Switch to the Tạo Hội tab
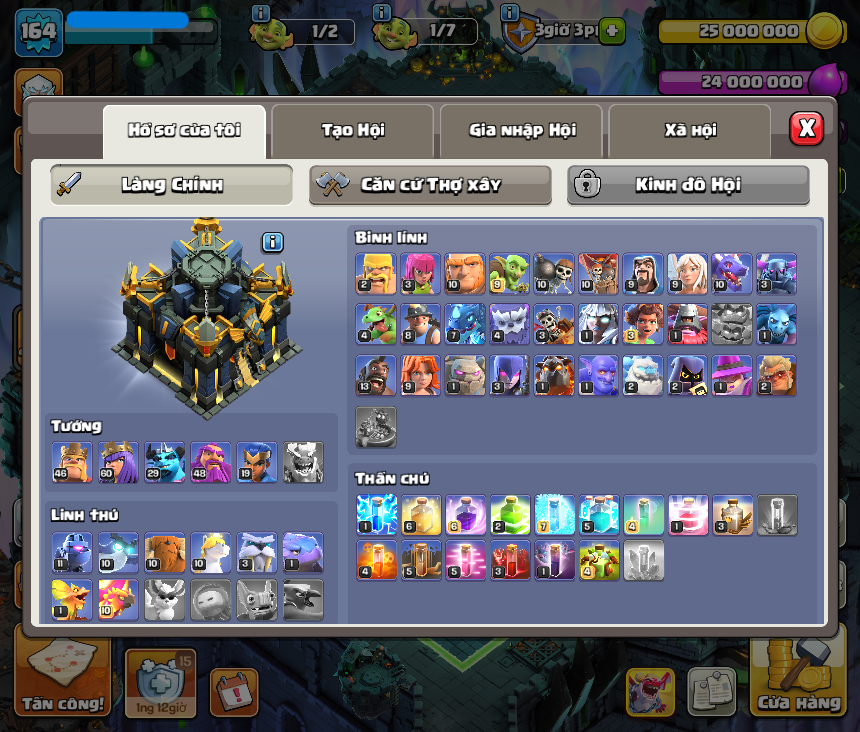 tap(352, 130)
